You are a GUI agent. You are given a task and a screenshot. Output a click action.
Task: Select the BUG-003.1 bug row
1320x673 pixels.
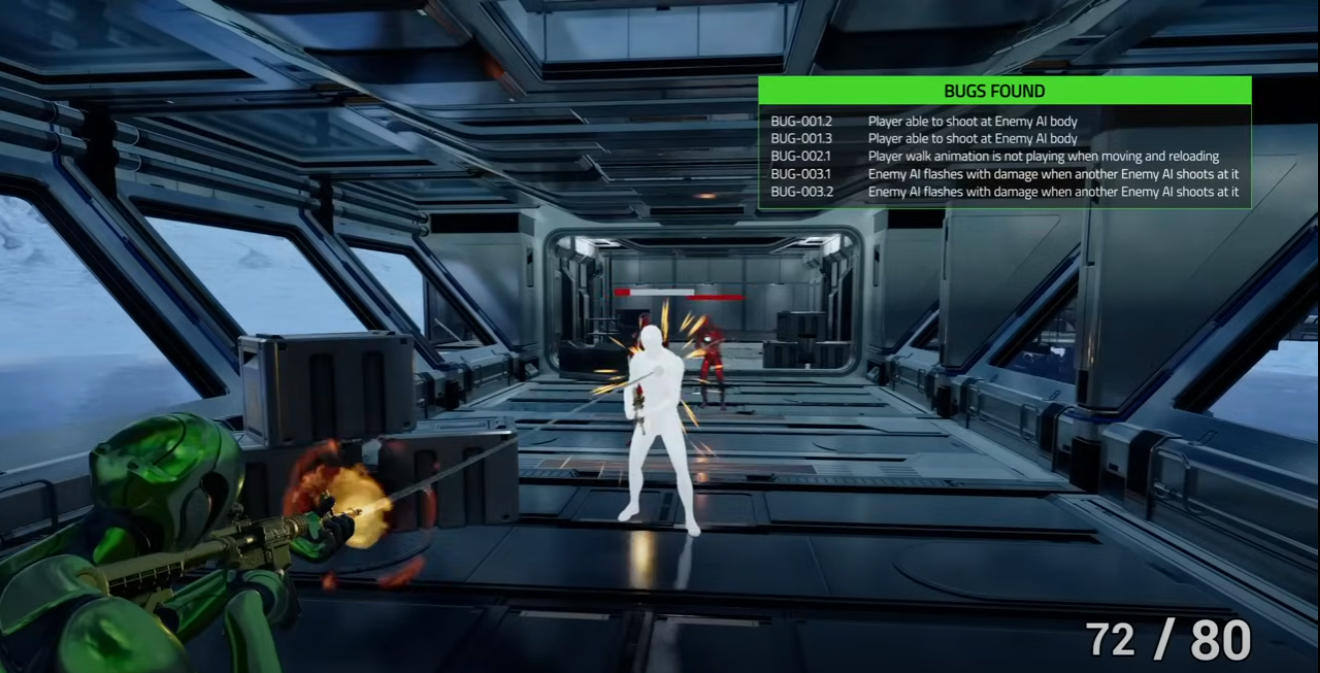click(1004, 174)
